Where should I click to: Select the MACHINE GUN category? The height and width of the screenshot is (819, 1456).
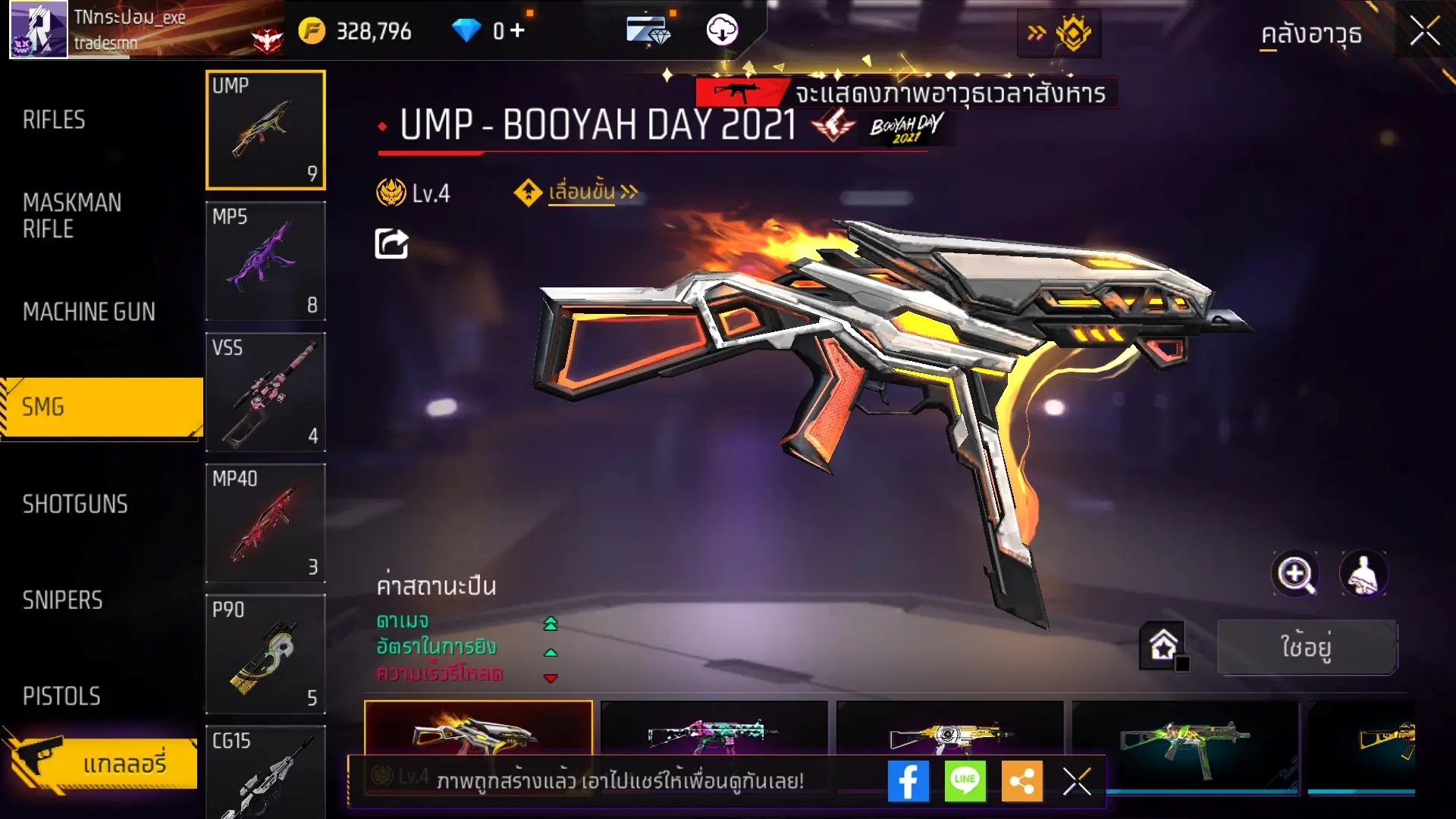[x=89, y=312]
